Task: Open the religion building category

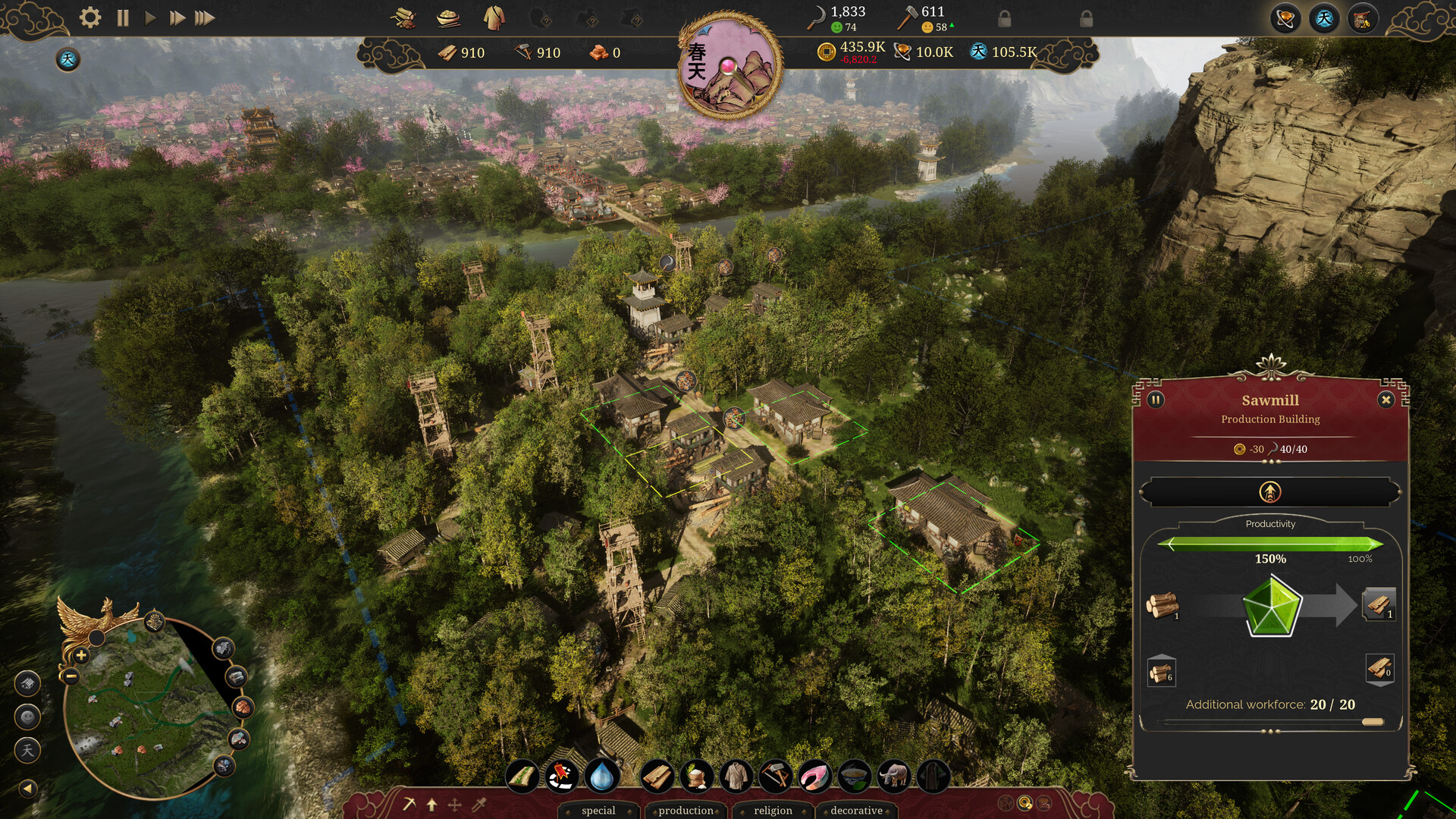Action: (772, 810)
